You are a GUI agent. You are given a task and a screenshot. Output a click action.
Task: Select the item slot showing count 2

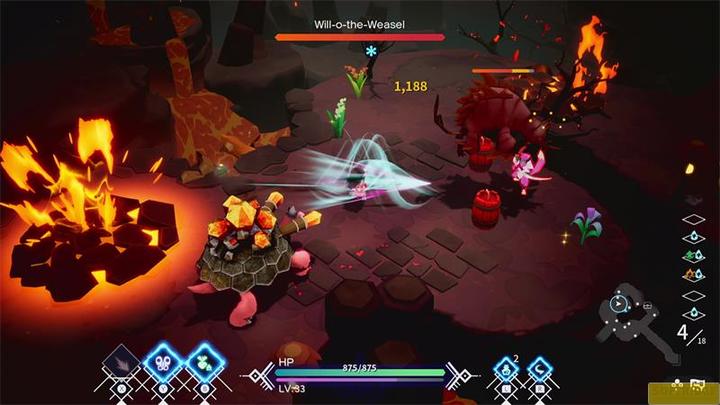(505, 372)
